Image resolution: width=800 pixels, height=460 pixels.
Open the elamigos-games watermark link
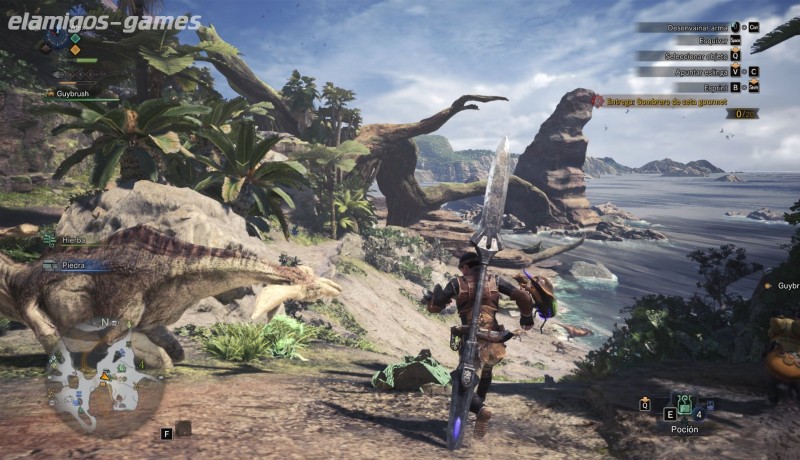[101, 21]
